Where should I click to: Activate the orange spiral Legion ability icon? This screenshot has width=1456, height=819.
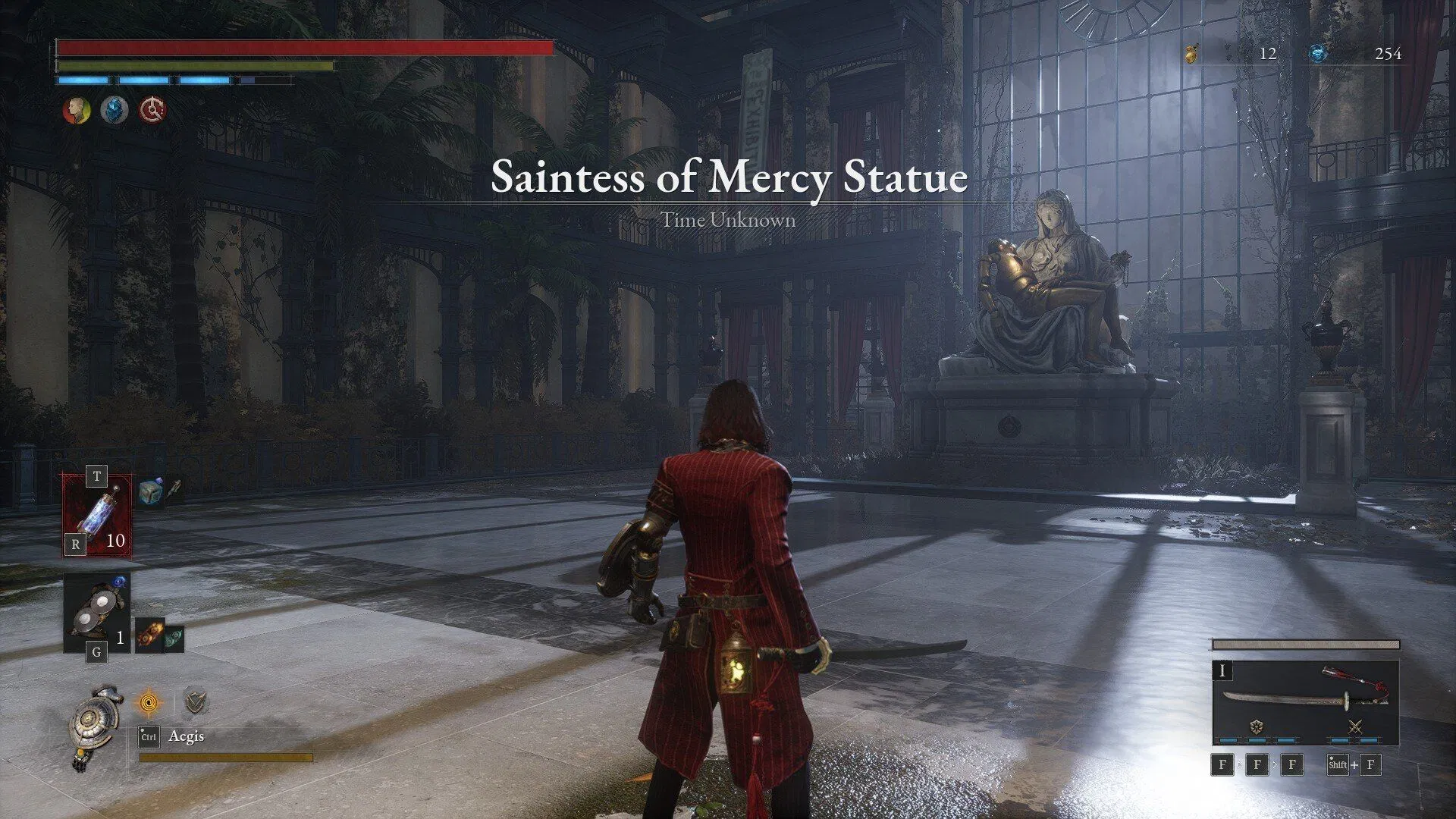click(x=149, y=703)
